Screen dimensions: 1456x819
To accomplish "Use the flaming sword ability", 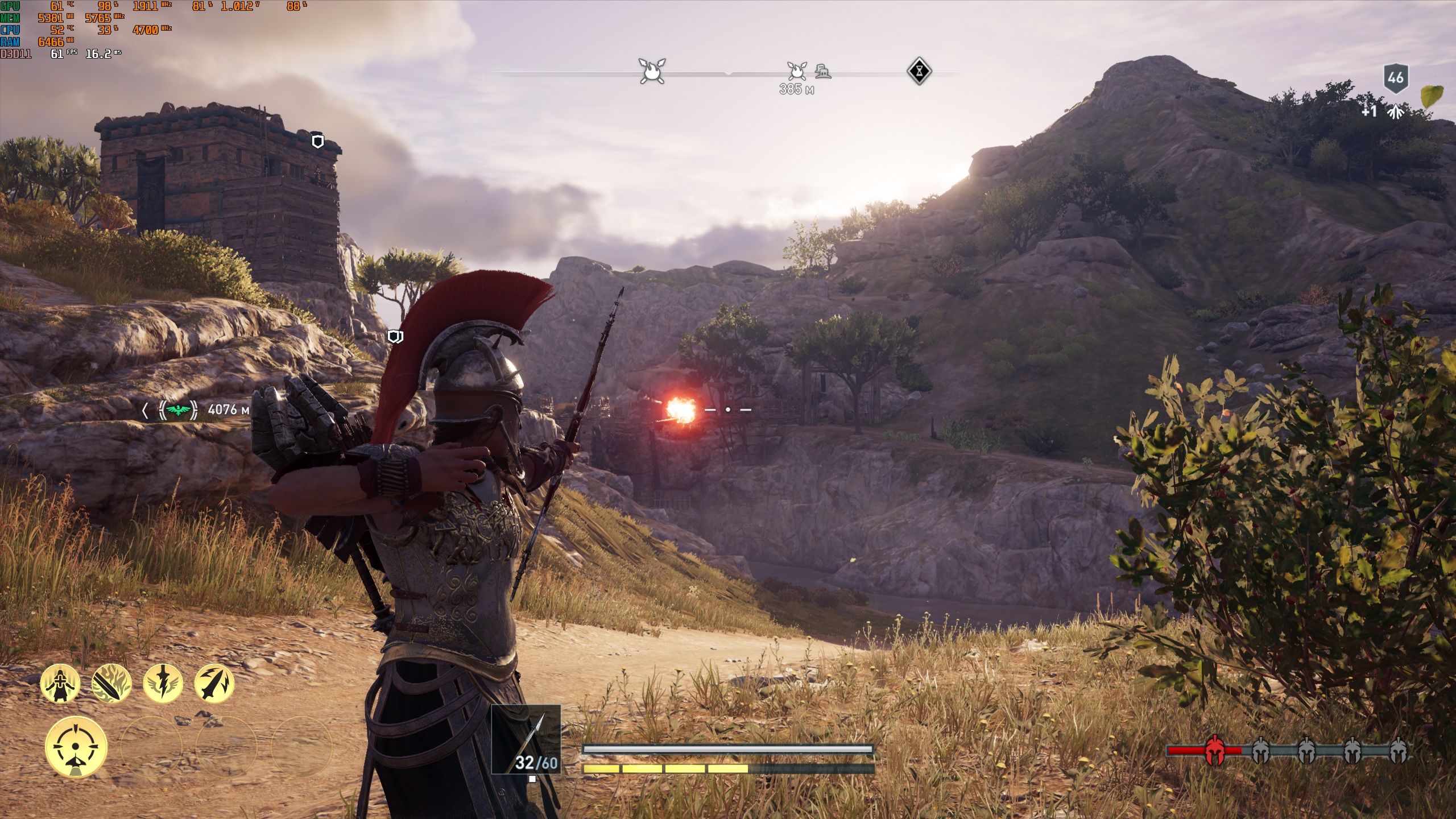I will (111, 683).
